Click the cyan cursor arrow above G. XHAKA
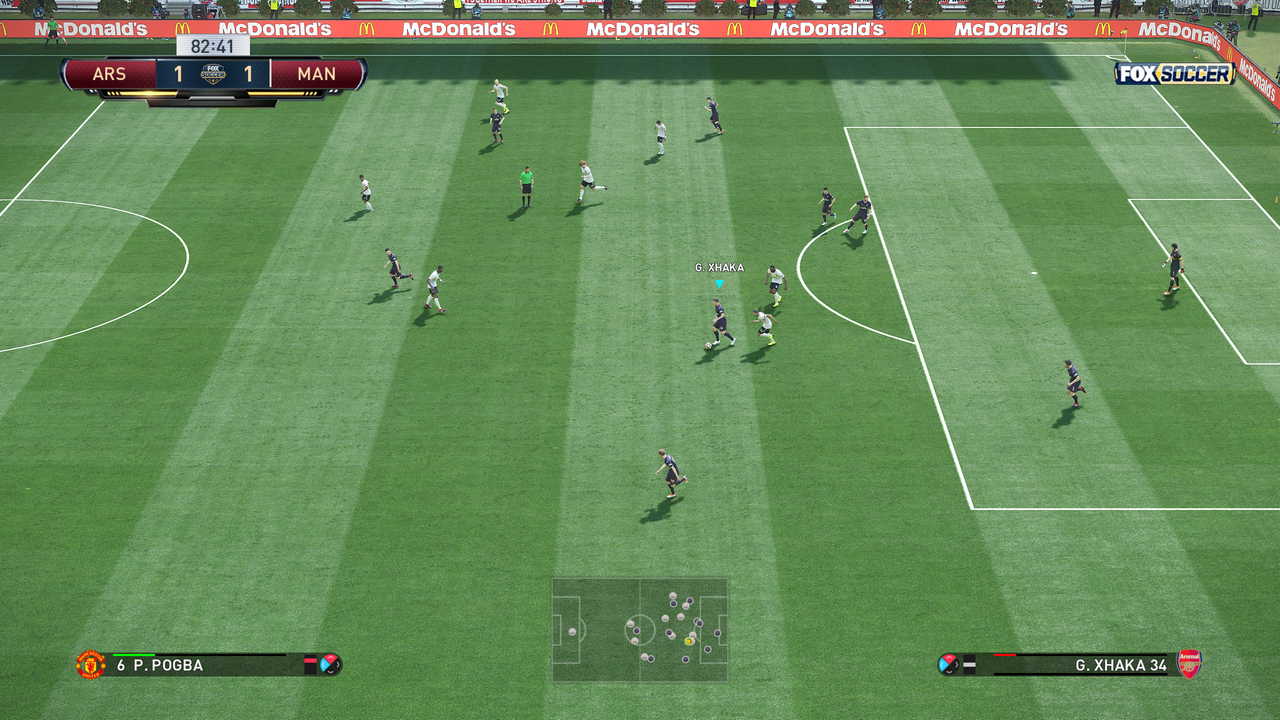 [719, 283]
